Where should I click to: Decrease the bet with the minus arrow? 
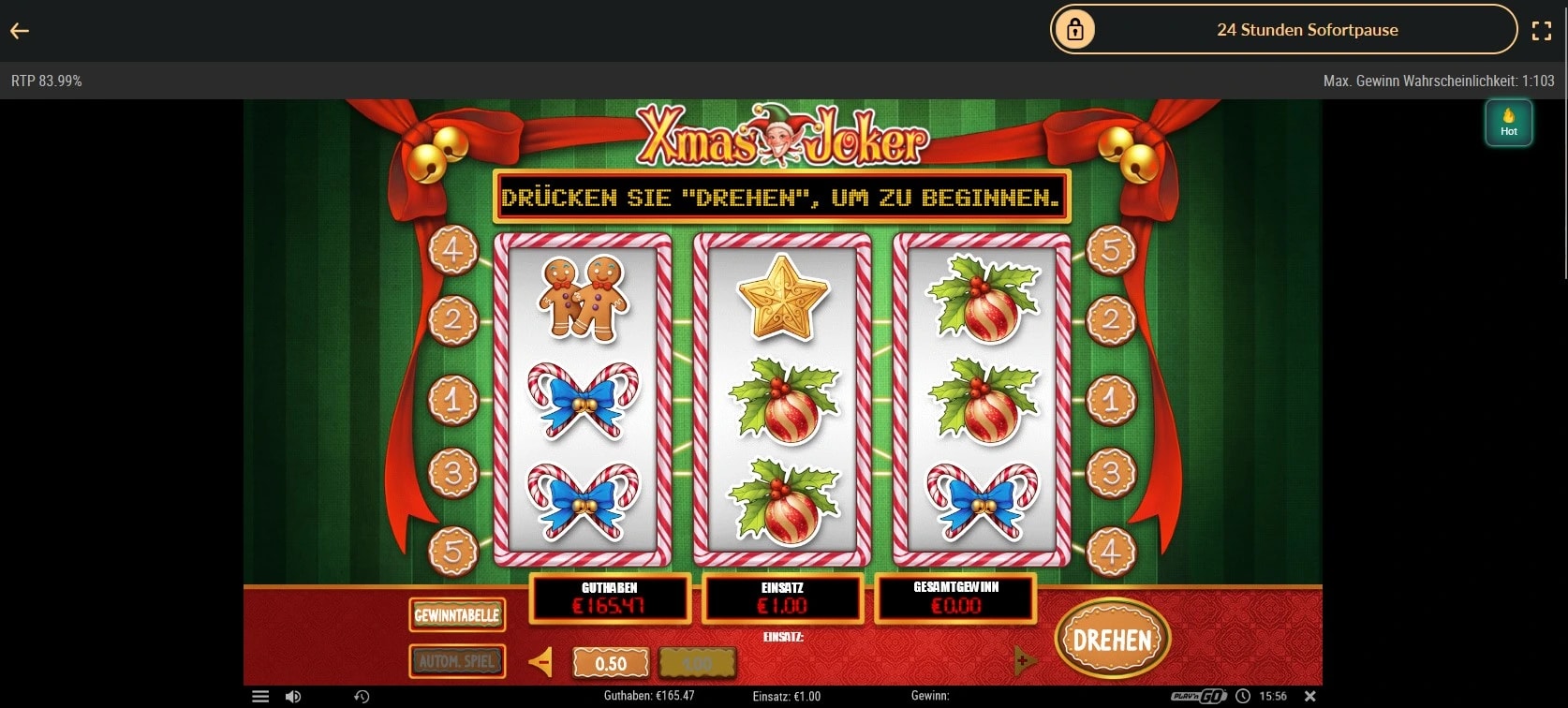click(540, 662)
